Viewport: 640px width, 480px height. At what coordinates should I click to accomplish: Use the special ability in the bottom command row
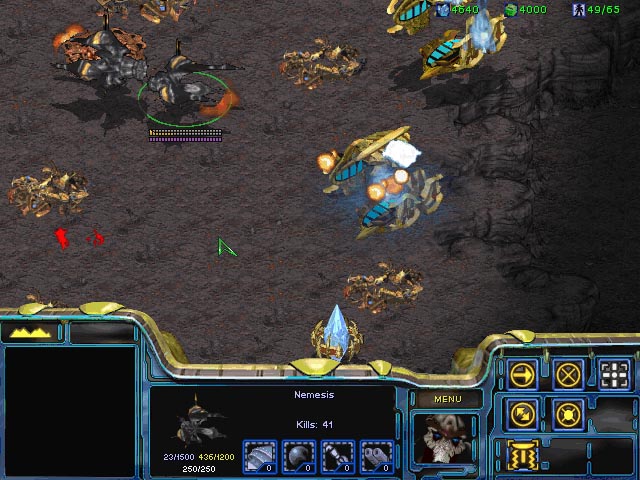tap(522, 452)
